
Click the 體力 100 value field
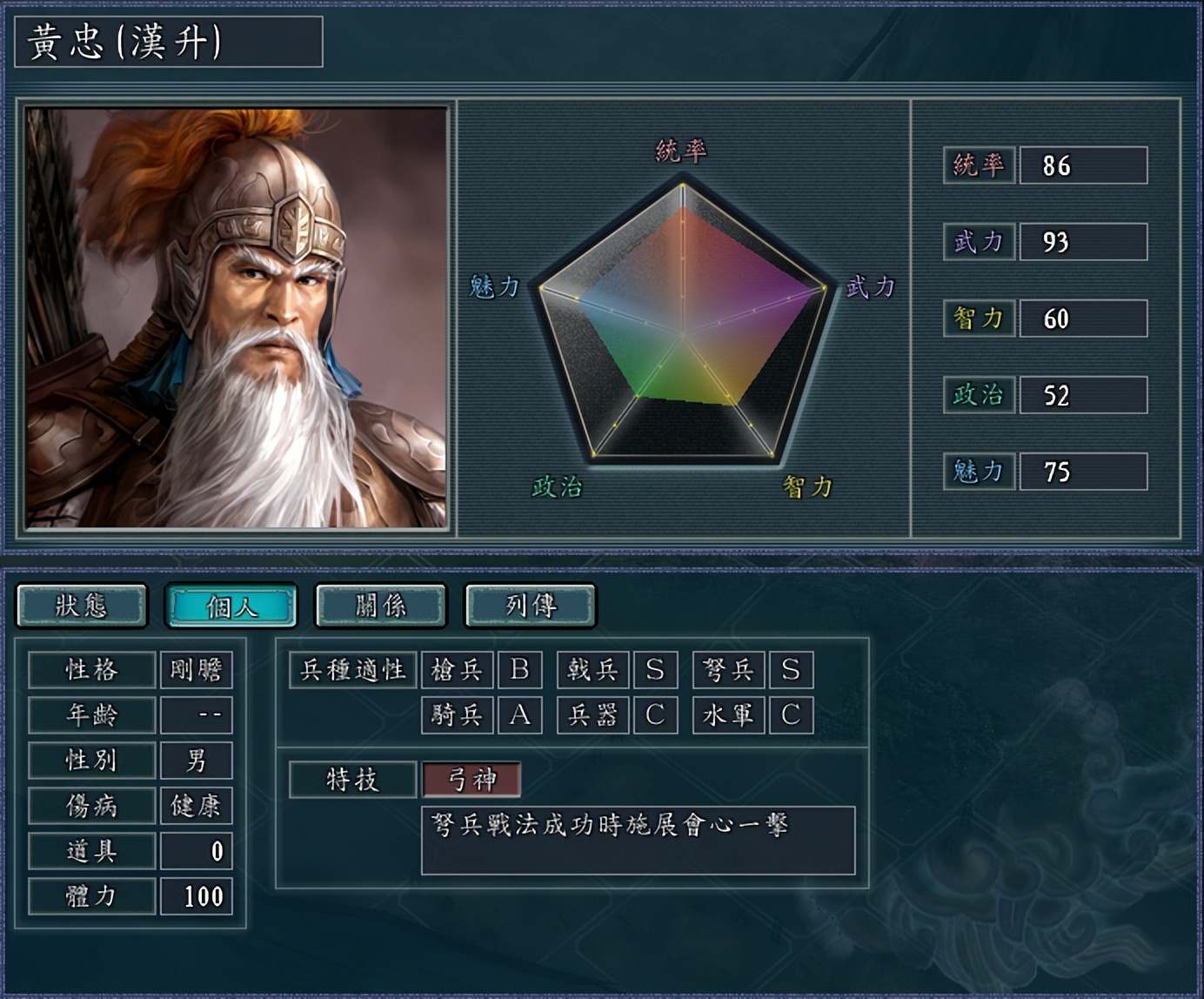tap(197, 896)
